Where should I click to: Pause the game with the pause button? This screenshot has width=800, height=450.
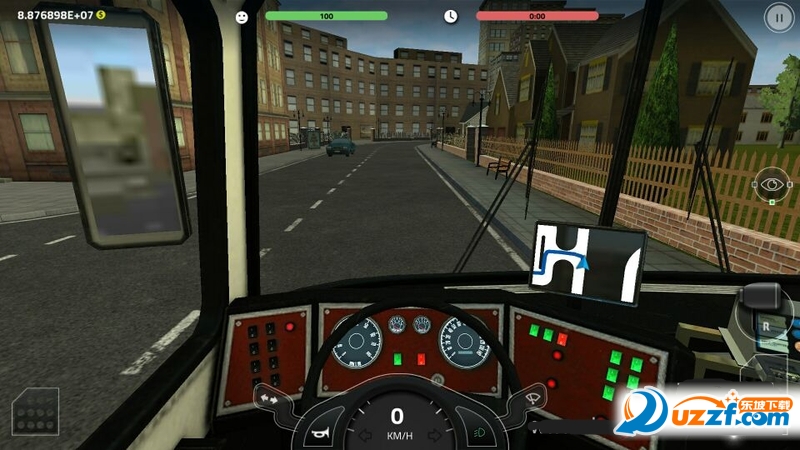[776, 16]
